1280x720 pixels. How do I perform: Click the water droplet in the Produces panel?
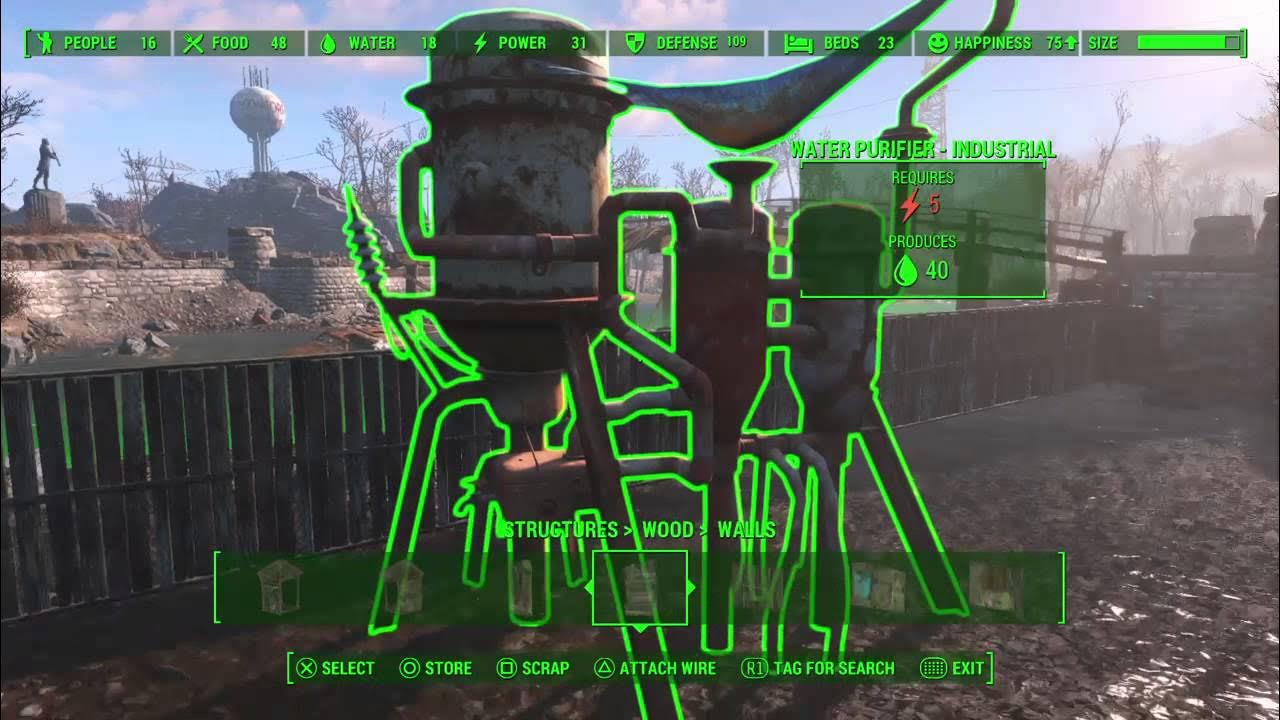906,269
